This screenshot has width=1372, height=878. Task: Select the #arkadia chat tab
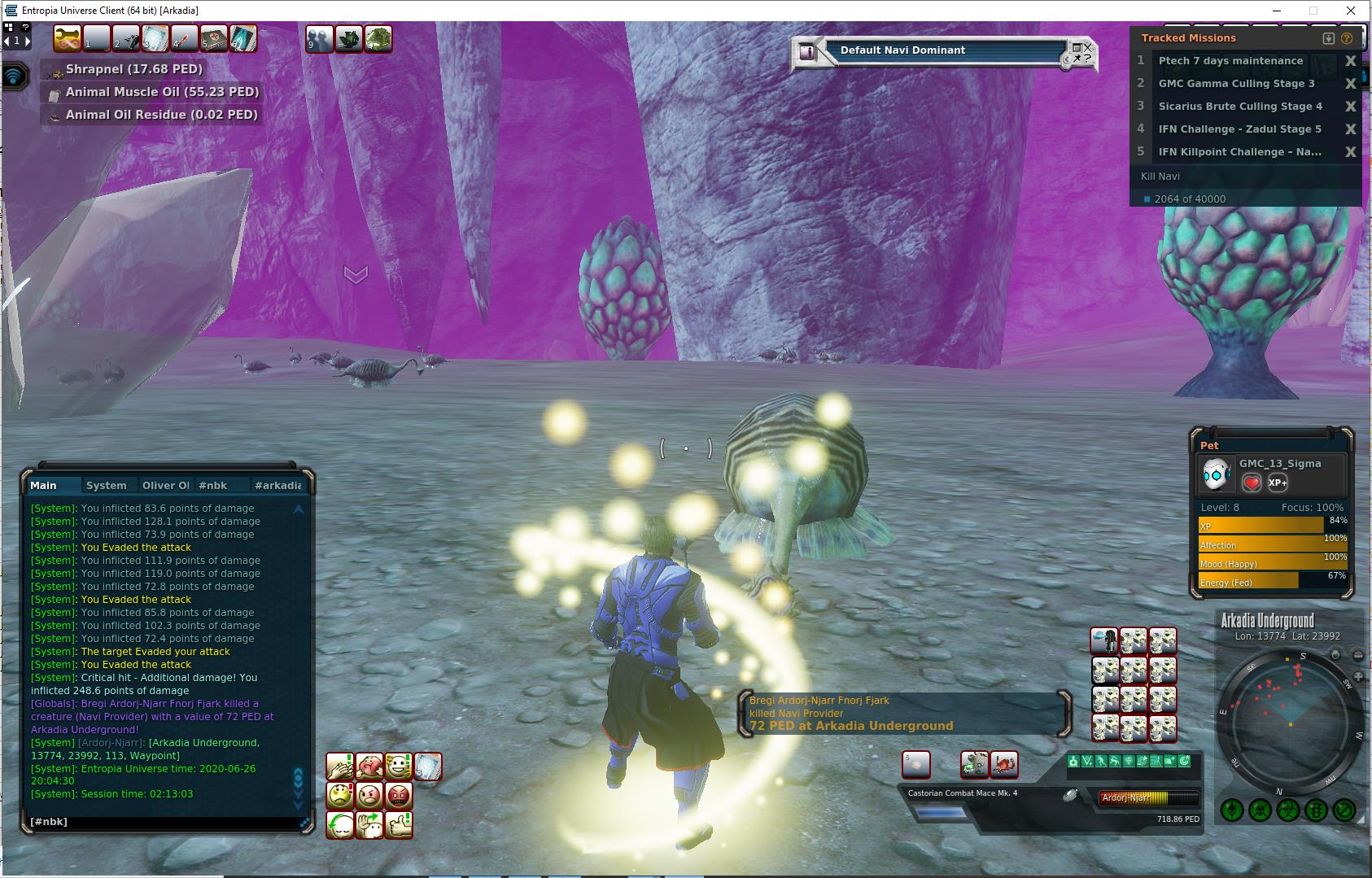(x=277, y=486)
